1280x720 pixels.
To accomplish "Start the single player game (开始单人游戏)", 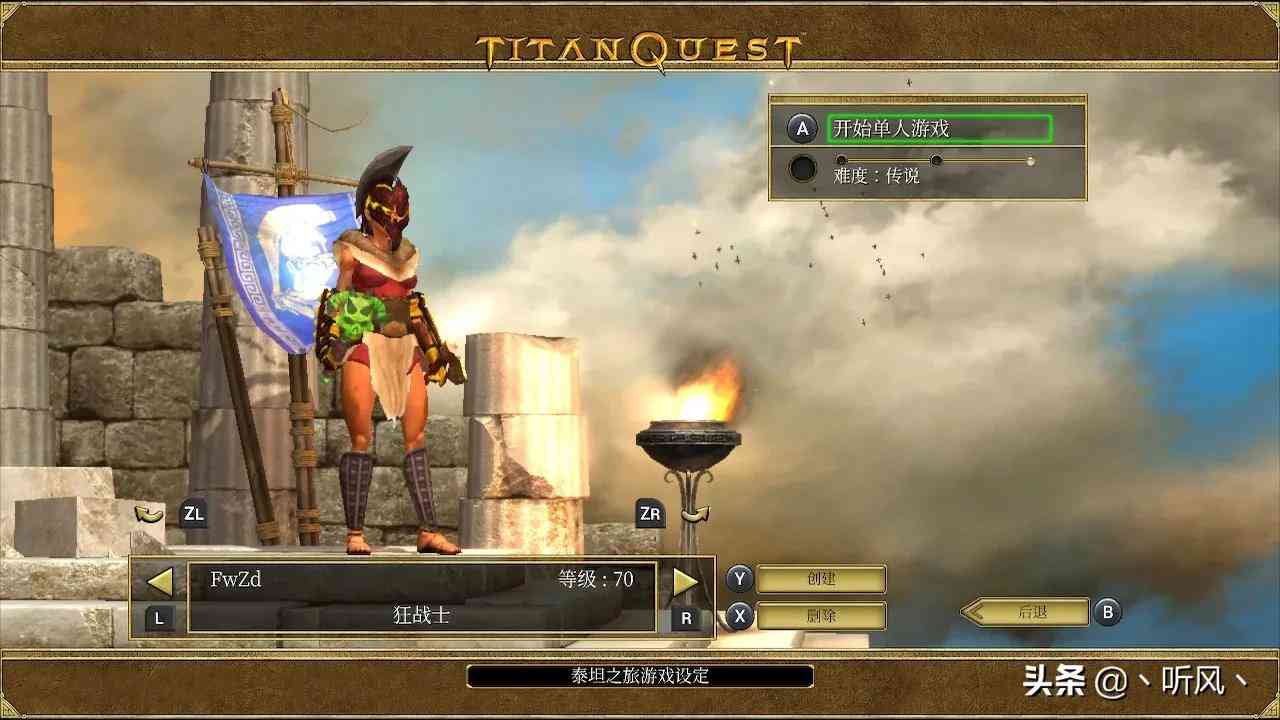I will [939, 129].
